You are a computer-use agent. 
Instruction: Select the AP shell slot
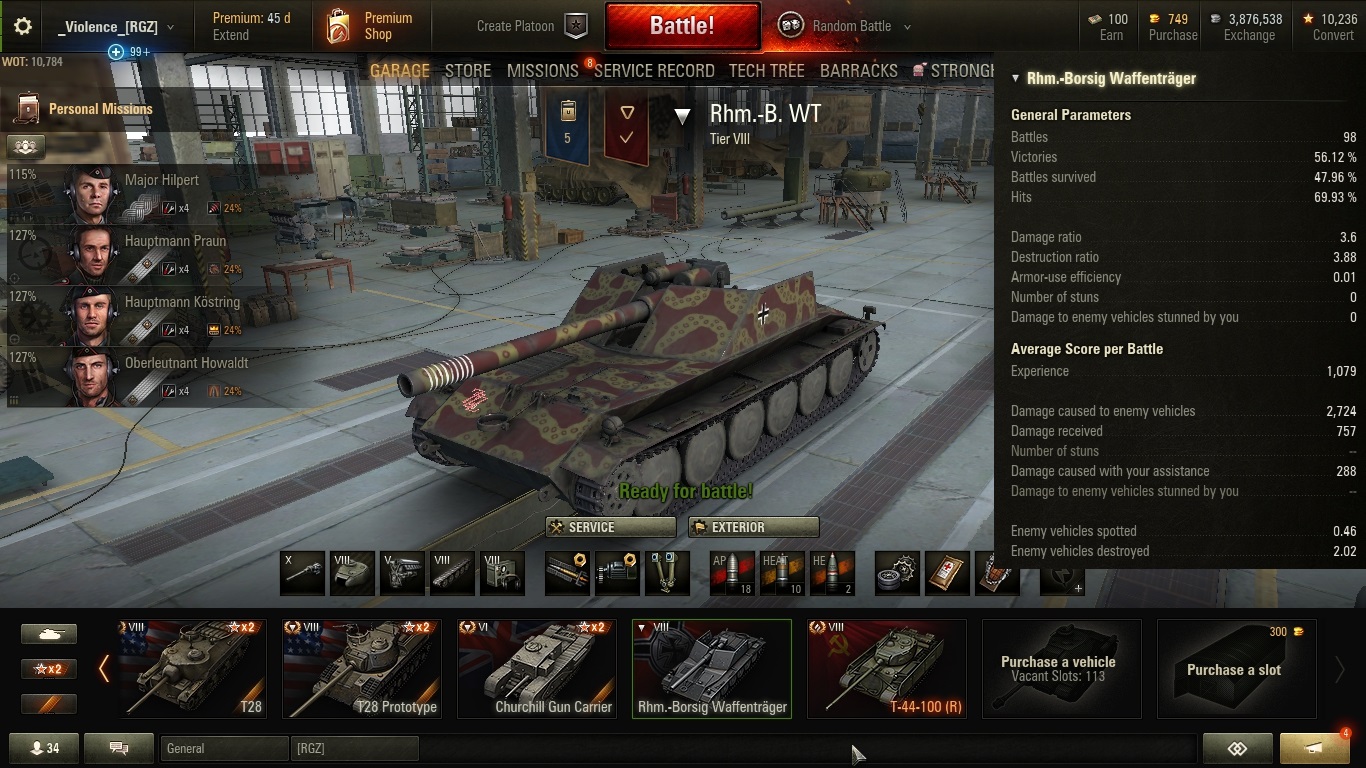pos(738,572)
